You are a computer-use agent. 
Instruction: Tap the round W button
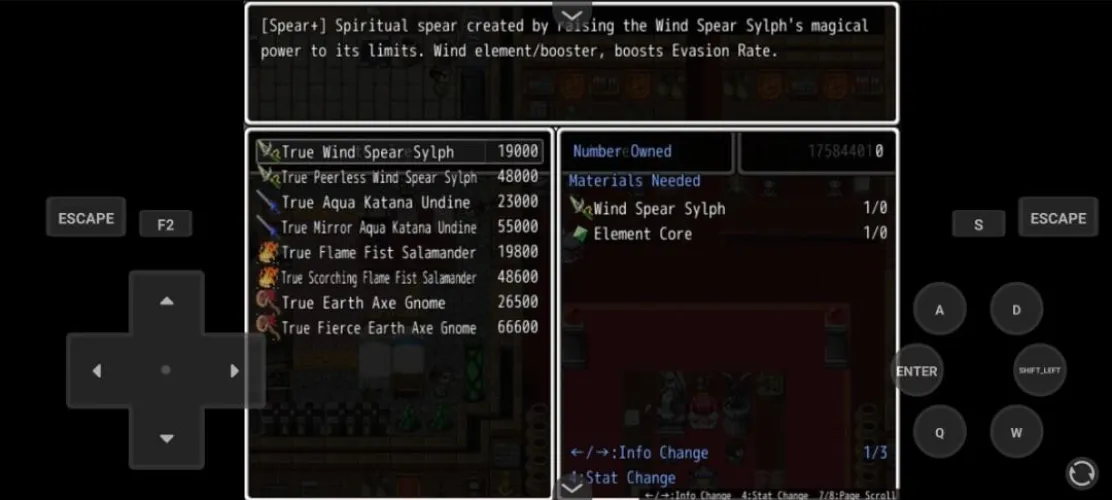pos(1016,432)
